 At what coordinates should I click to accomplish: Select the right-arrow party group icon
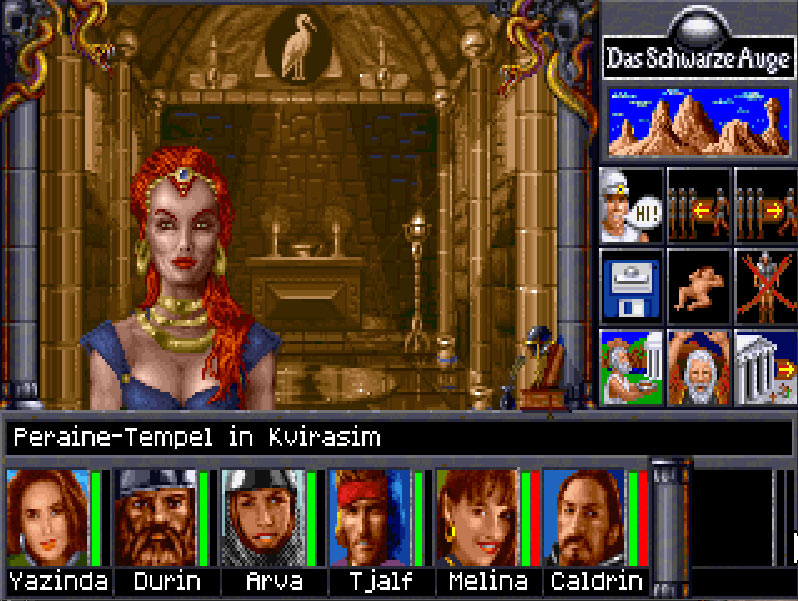[x=765, y=203]
